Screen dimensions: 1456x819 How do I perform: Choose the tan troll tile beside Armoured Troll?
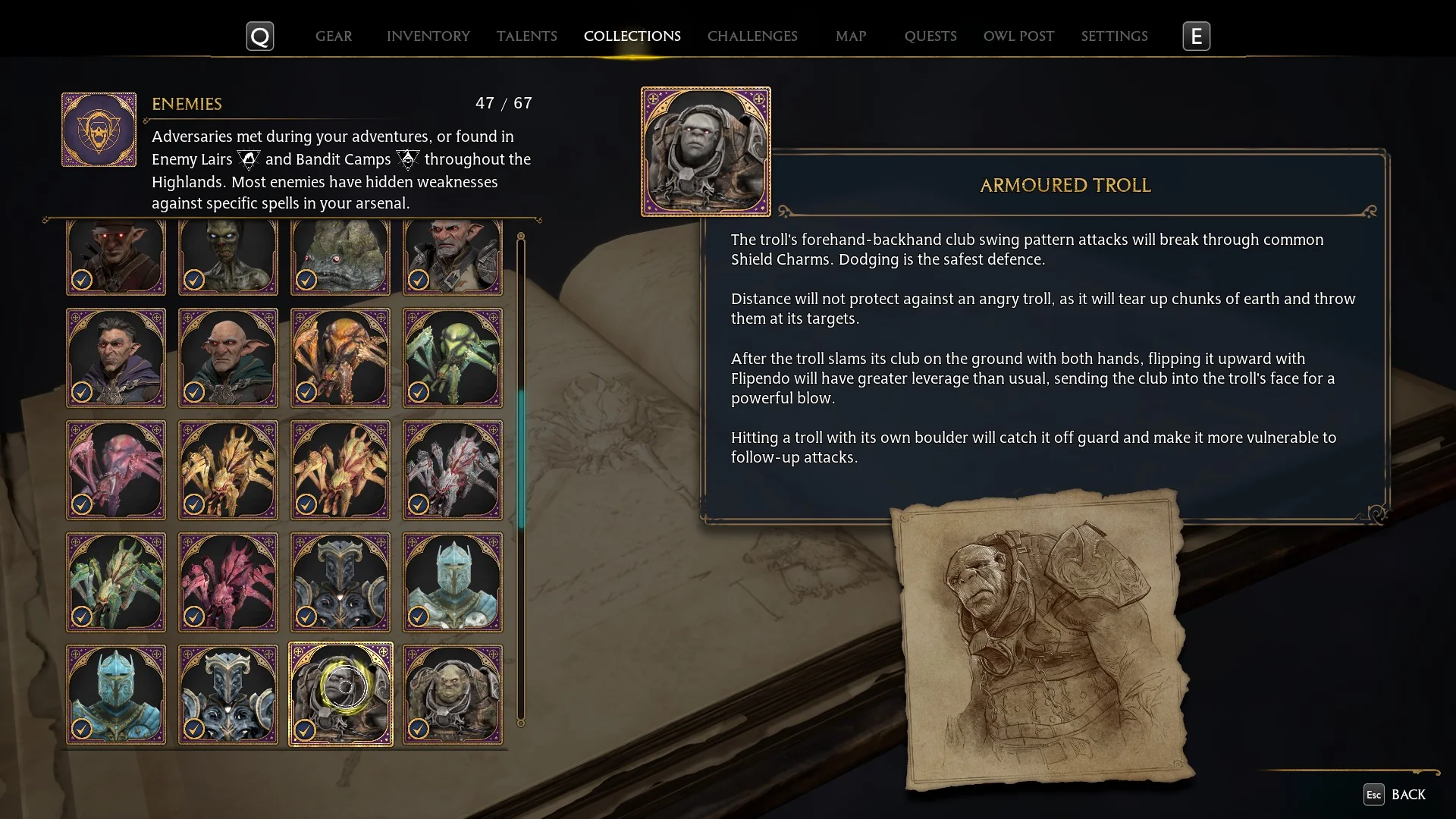coord(453,694)
